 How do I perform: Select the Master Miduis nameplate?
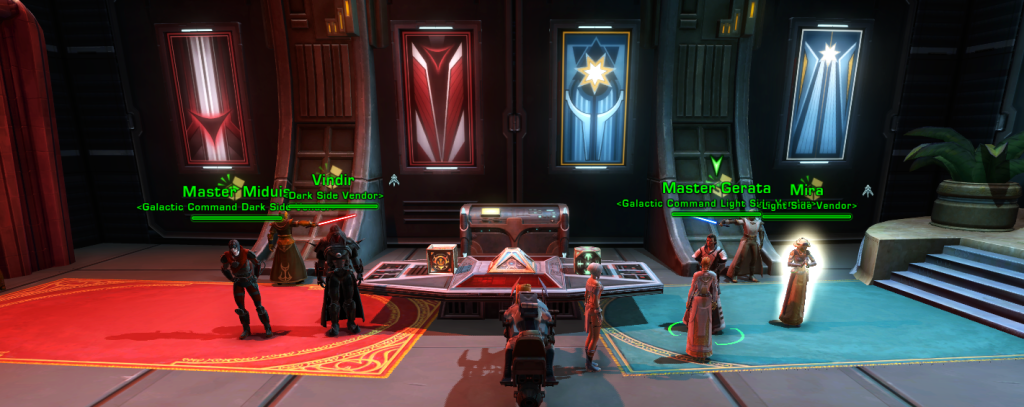click(x=235, y=192)
